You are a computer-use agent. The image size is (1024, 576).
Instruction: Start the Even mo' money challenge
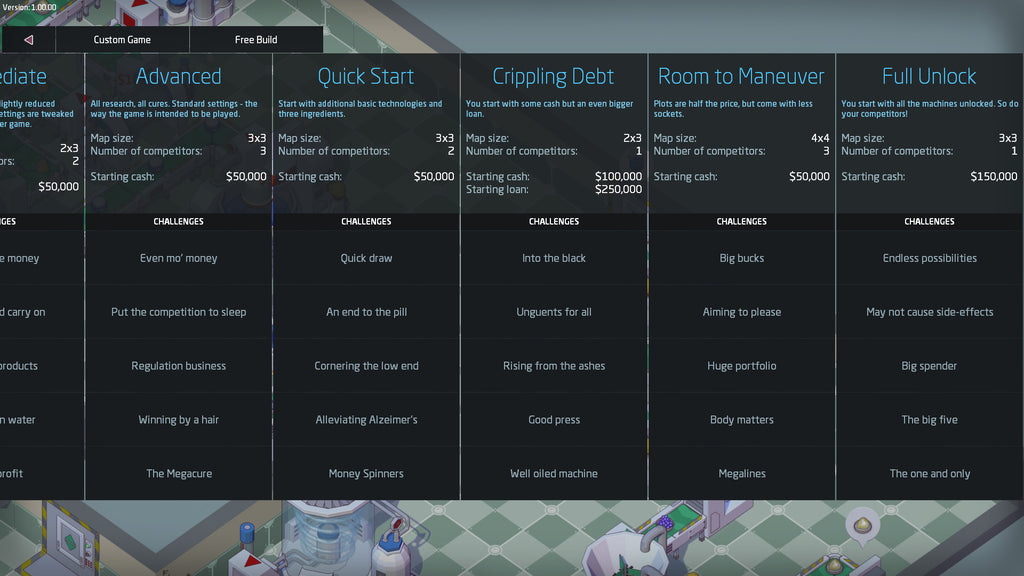[x=178, y=258]
